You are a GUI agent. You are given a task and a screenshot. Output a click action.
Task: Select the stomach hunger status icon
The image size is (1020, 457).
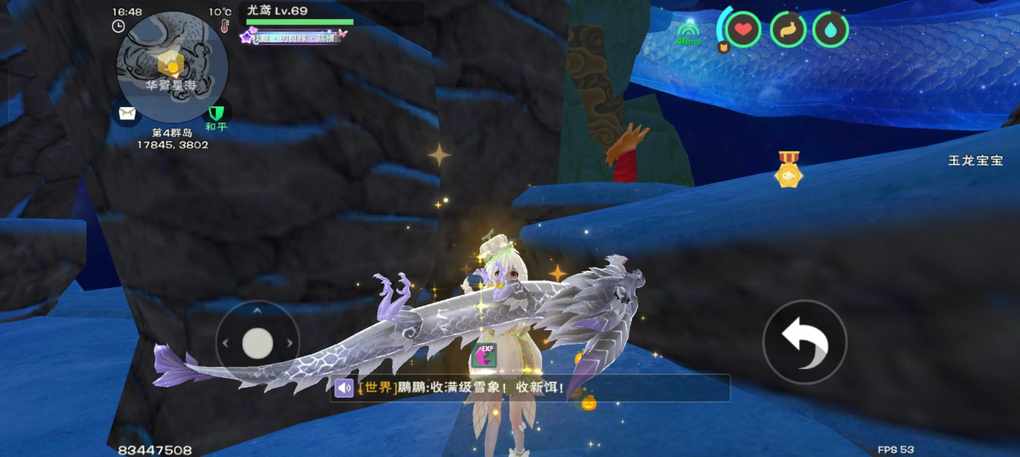787,29
